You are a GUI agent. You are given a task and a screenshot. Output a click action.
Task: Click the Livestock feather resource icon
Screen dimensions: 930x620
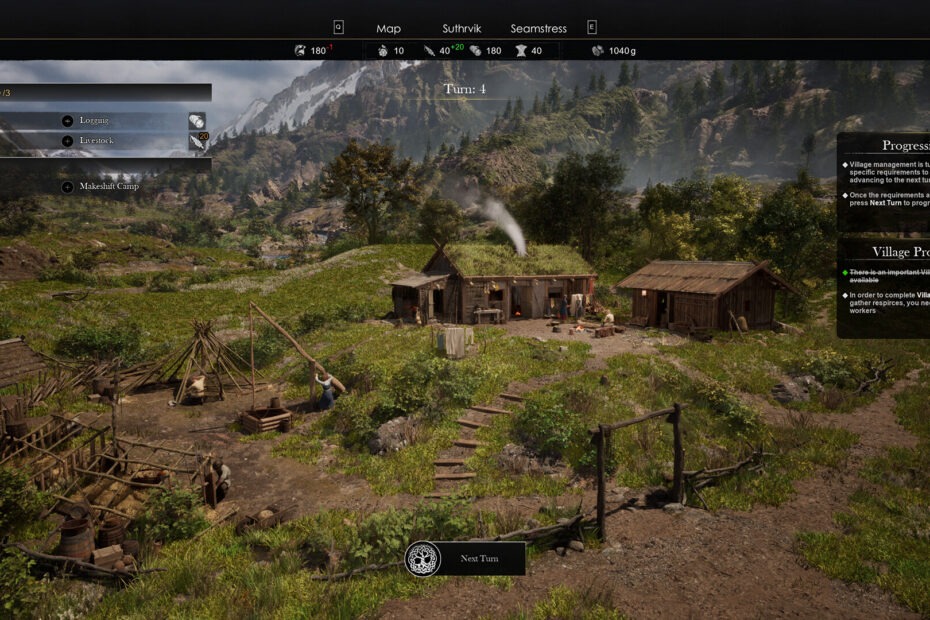197,142
